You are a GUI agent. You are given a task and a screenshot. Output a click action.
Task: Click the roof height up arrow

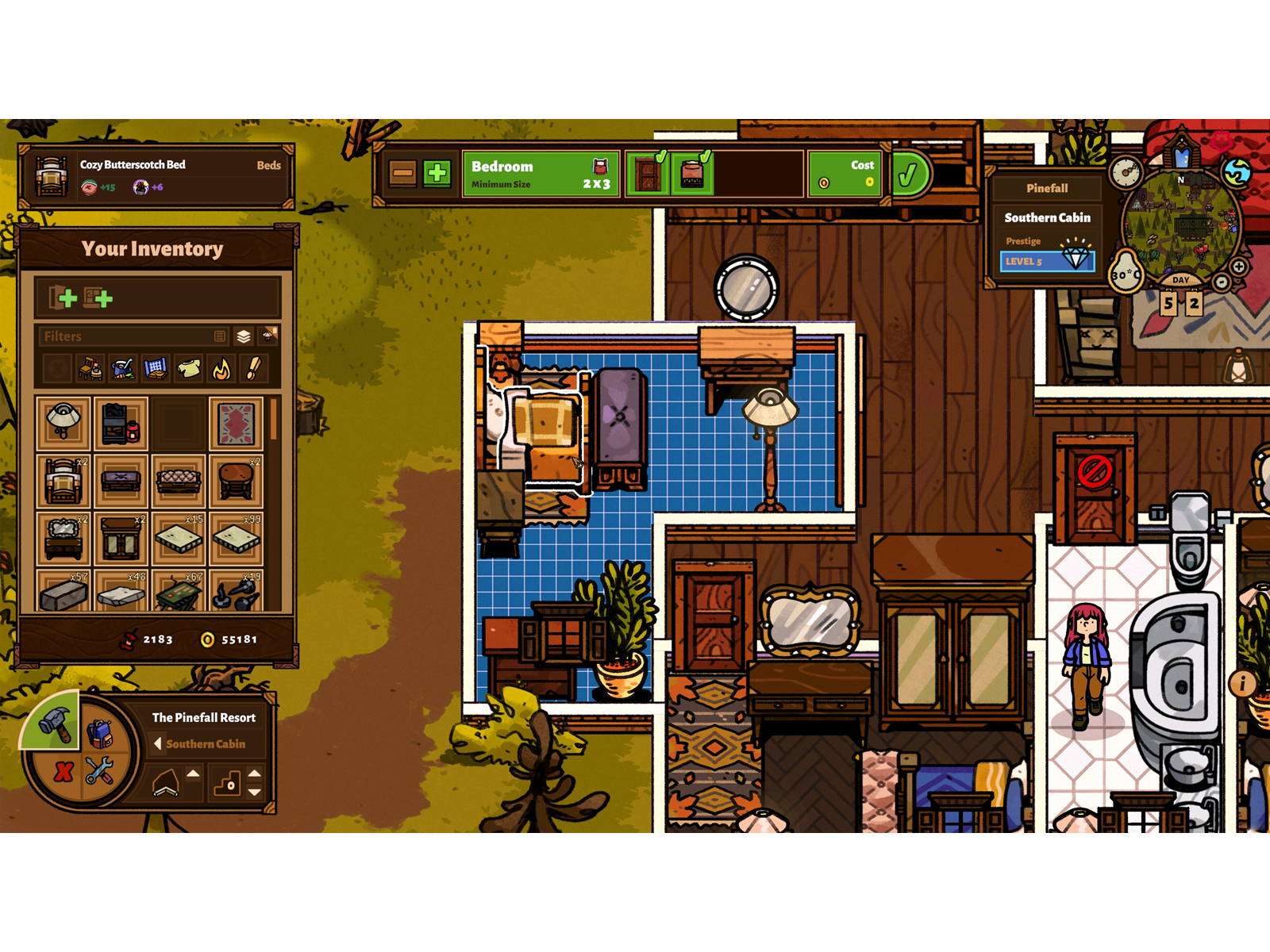coord(193,773)
